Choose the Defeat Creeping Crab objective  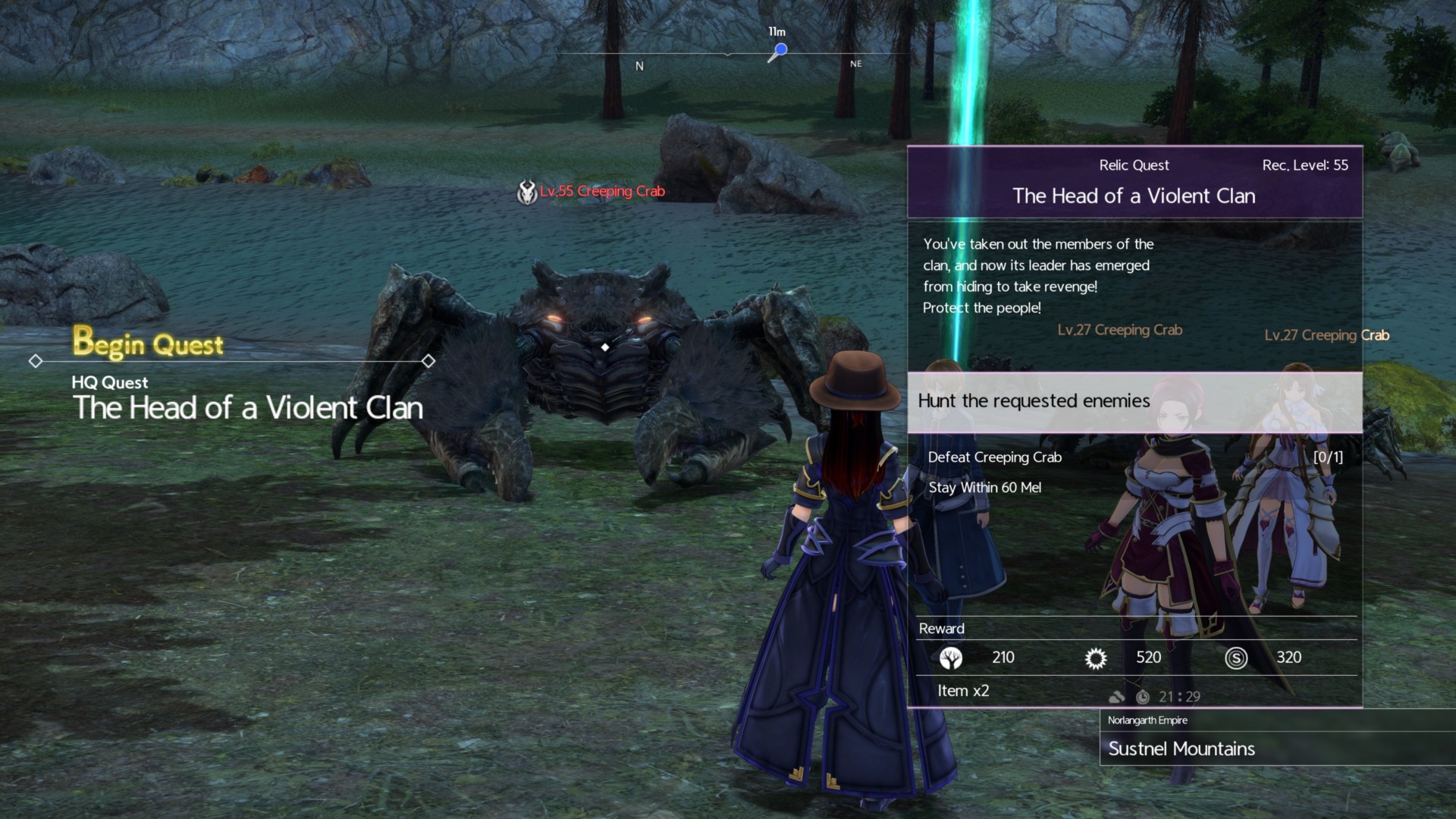tap(995, 457)
